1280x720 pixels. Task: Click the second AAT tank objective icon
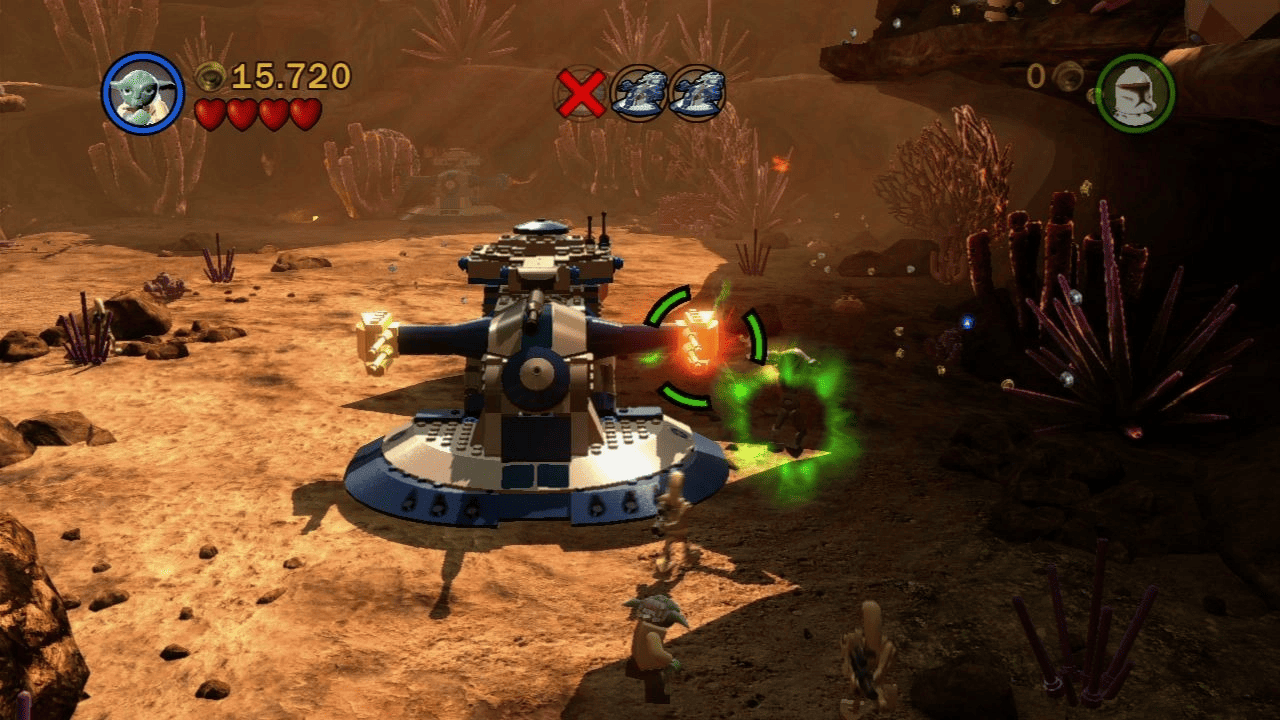coord(697,91)
